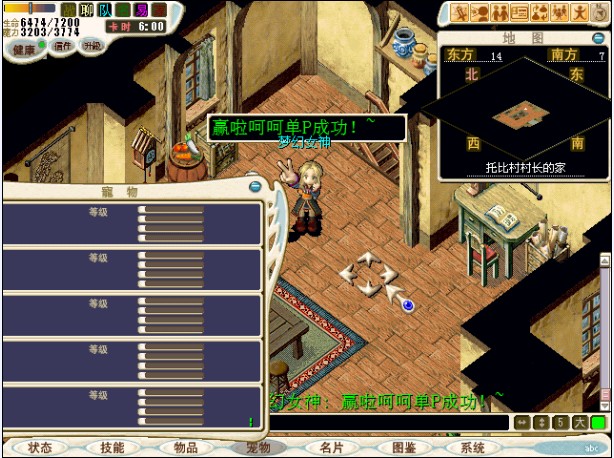The width and height of the screenshot is (614, 458).
Task: Open the 技能 skills menu
Action: coord(113,448)
